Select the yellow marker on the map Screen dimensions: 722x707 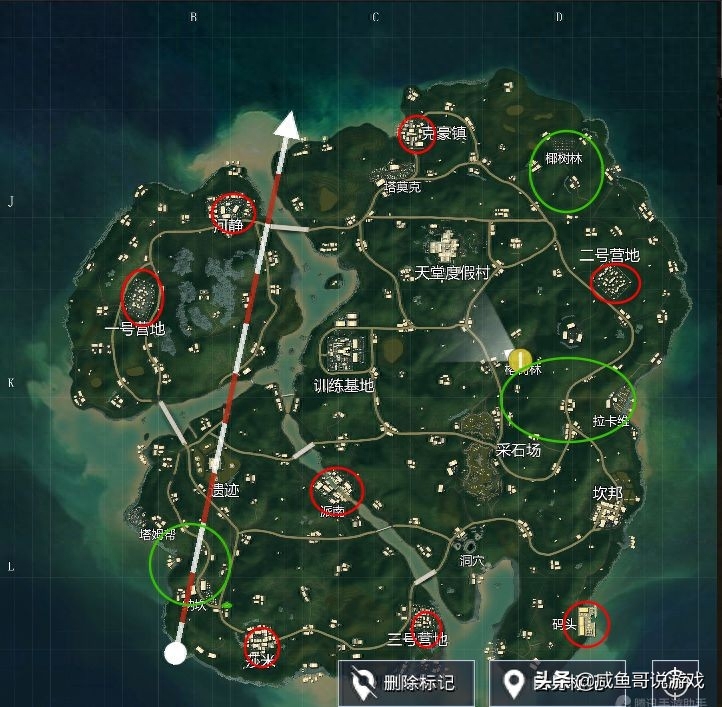click(x=520, y=360)
